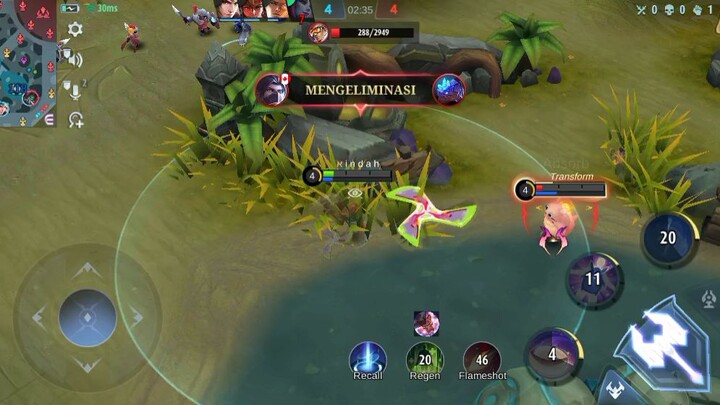Trigger the skill showing cooldown 4
Image resolution: width=720 pixels, height=405 pixels.
pos(551,354)
